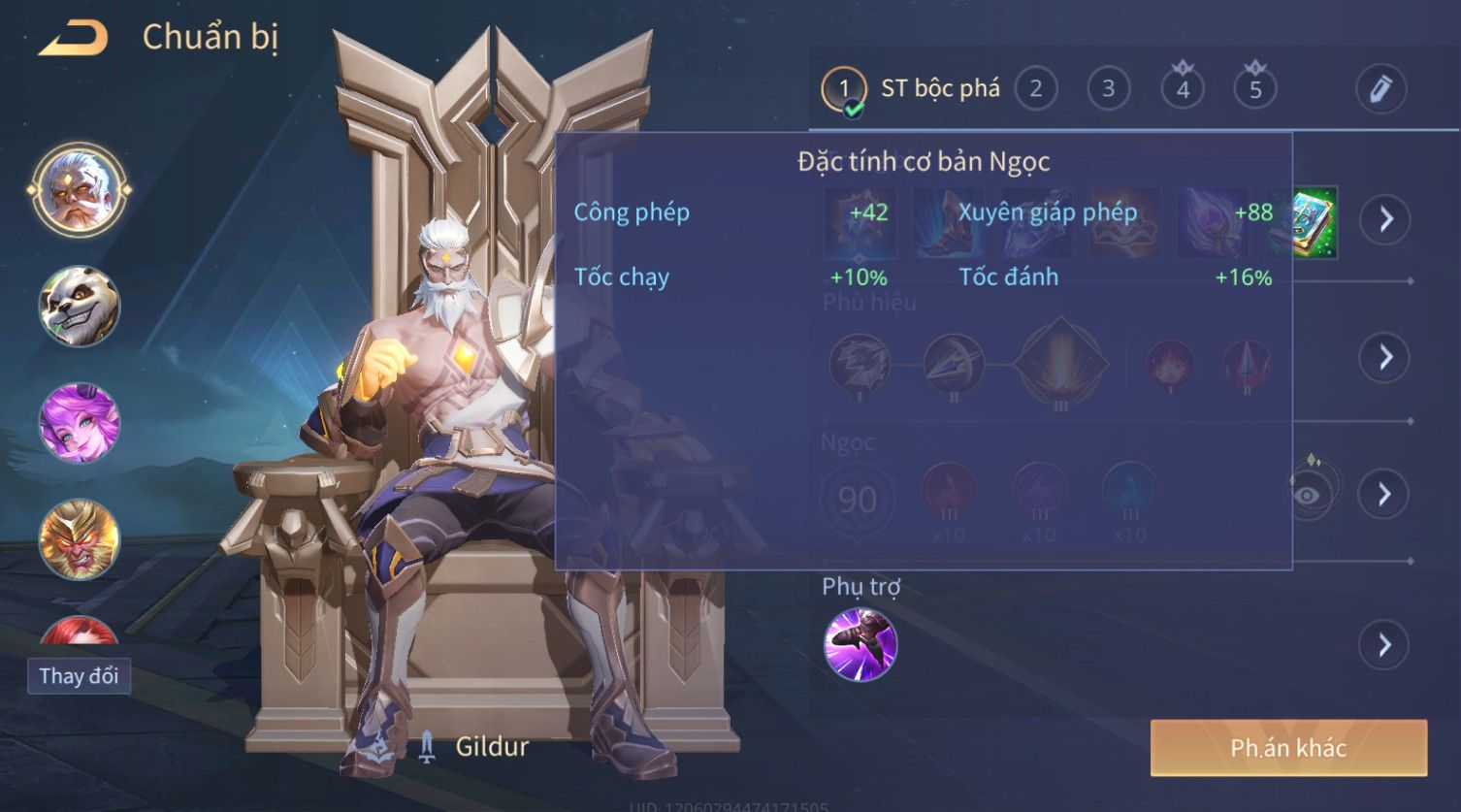Image resolution: width=1461 pixels, height=812 pixels.
Task: Click the Thay đổi button
Action: point(79,675)
